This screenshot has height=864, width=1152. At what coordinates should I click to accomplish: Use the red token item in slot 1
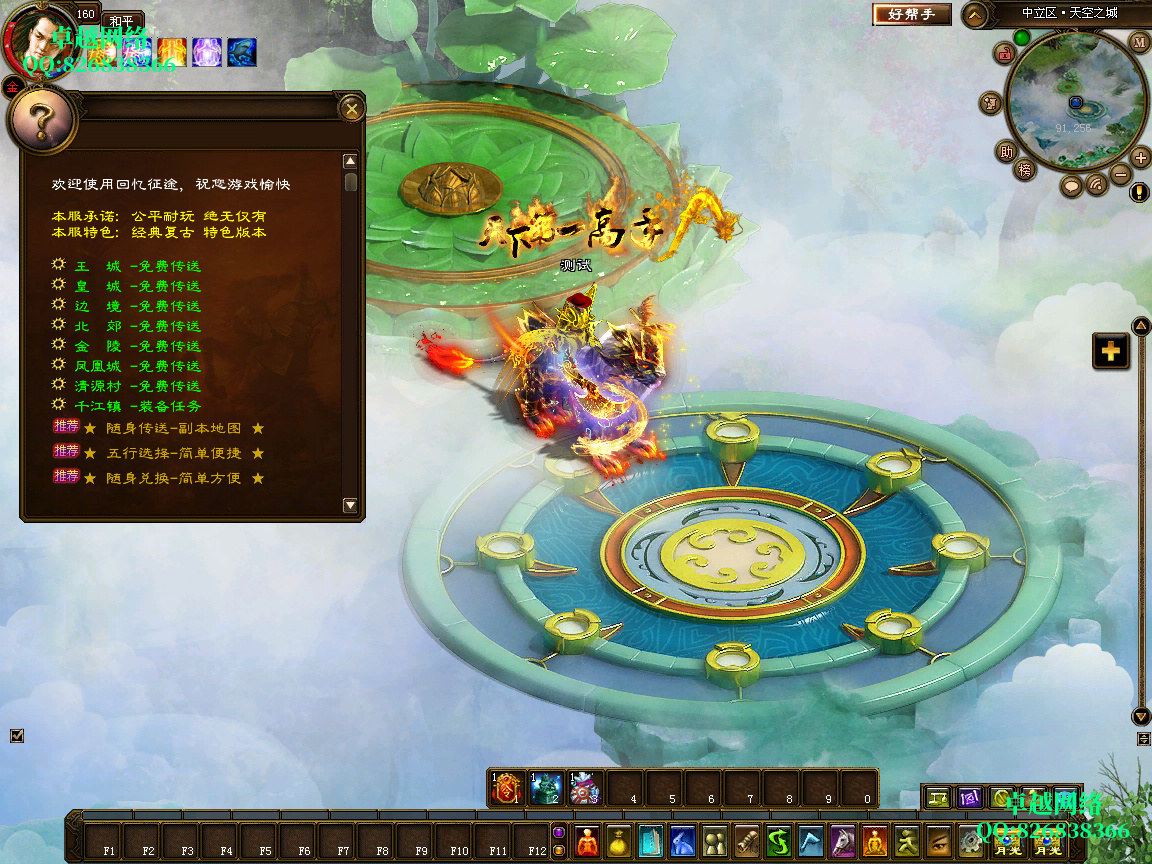509,789
